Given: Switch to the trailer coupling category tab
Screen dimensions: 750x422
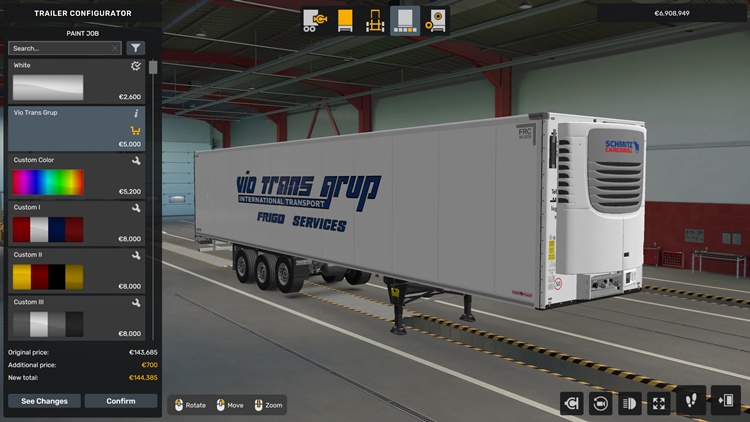Looking at the screenshot, I should (x=315, y=20).
